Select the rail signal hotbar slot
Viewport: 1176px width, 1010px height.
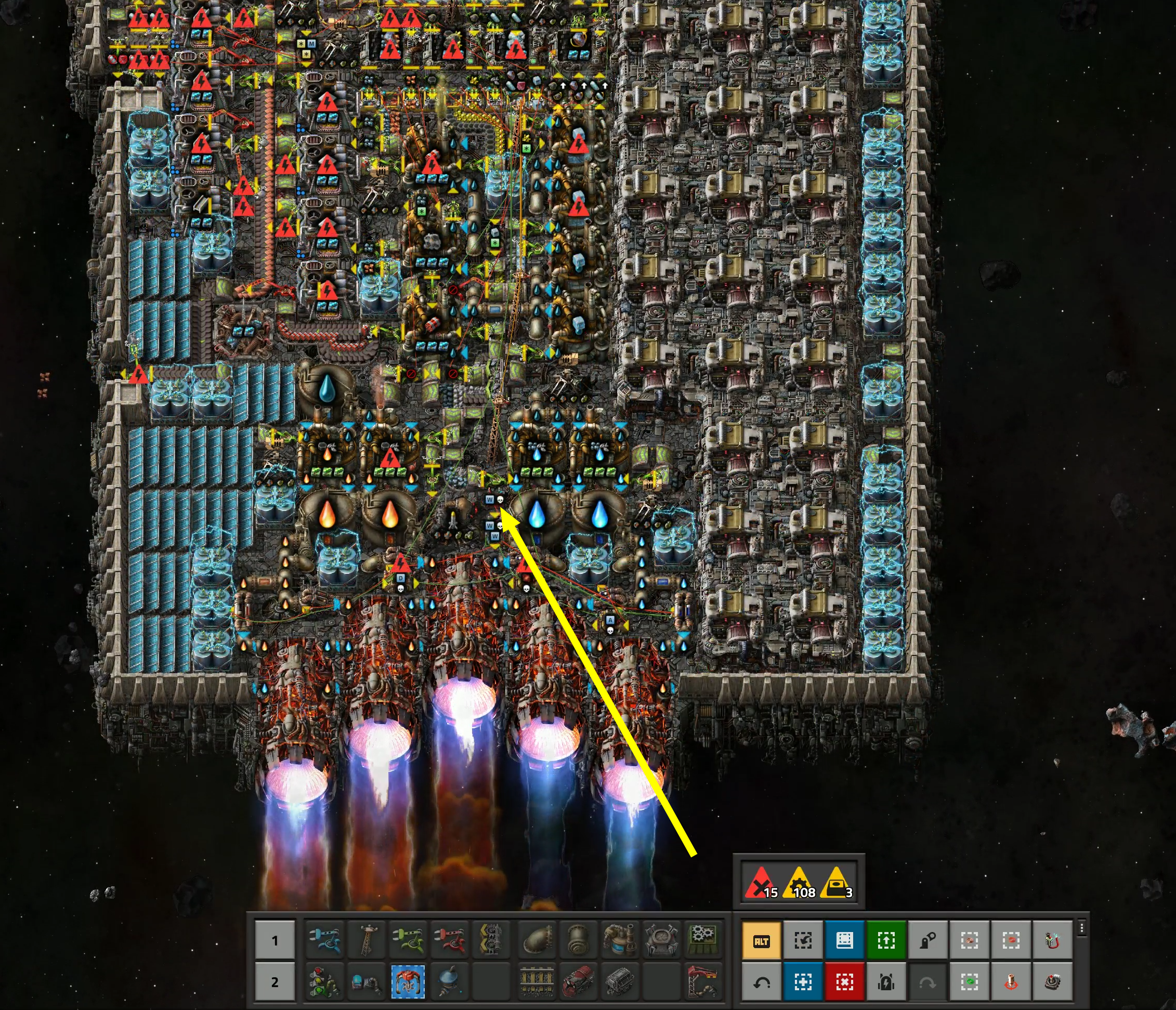click(x=323, y=982)
